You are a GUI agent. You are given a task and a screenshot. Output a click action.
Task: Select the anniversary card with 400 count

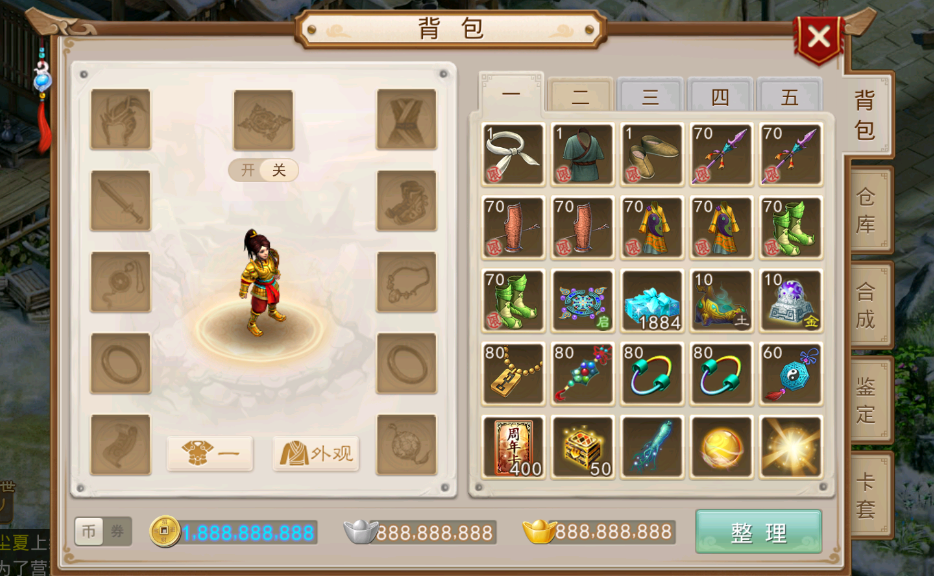513,447
